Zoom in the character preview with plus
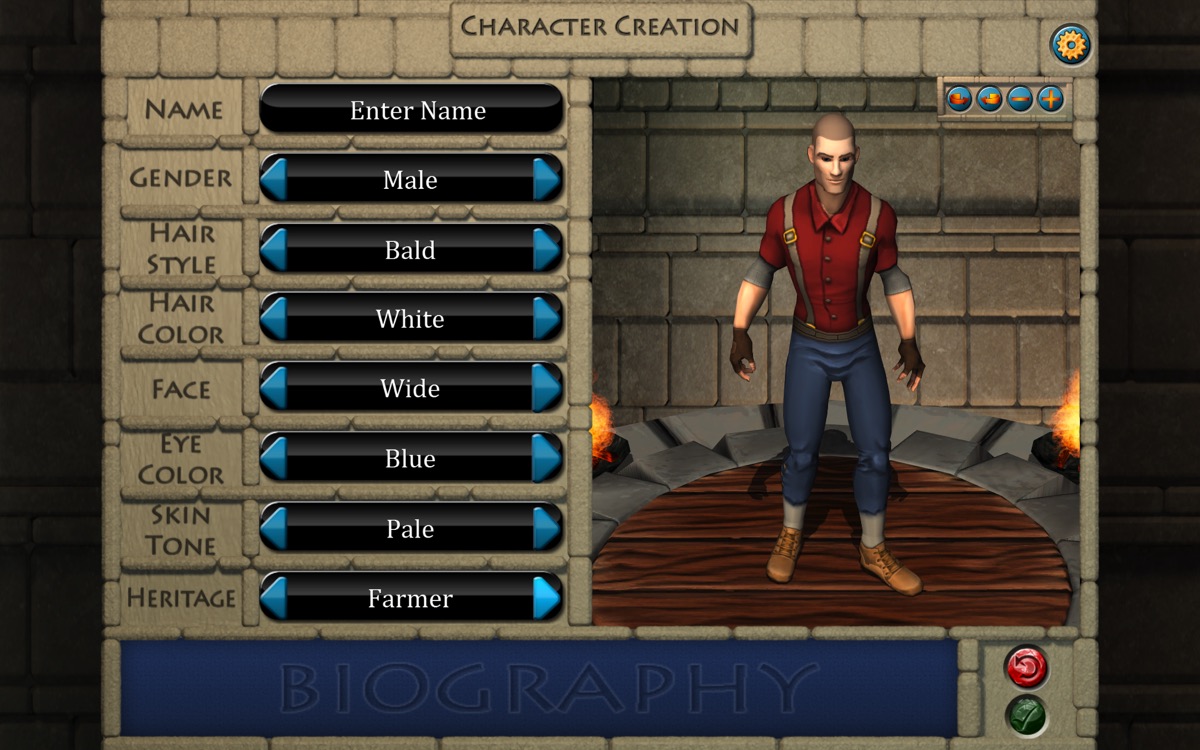Viewport: 1200px width, 750px height. pyautogui.click(x=1050, y=99)
